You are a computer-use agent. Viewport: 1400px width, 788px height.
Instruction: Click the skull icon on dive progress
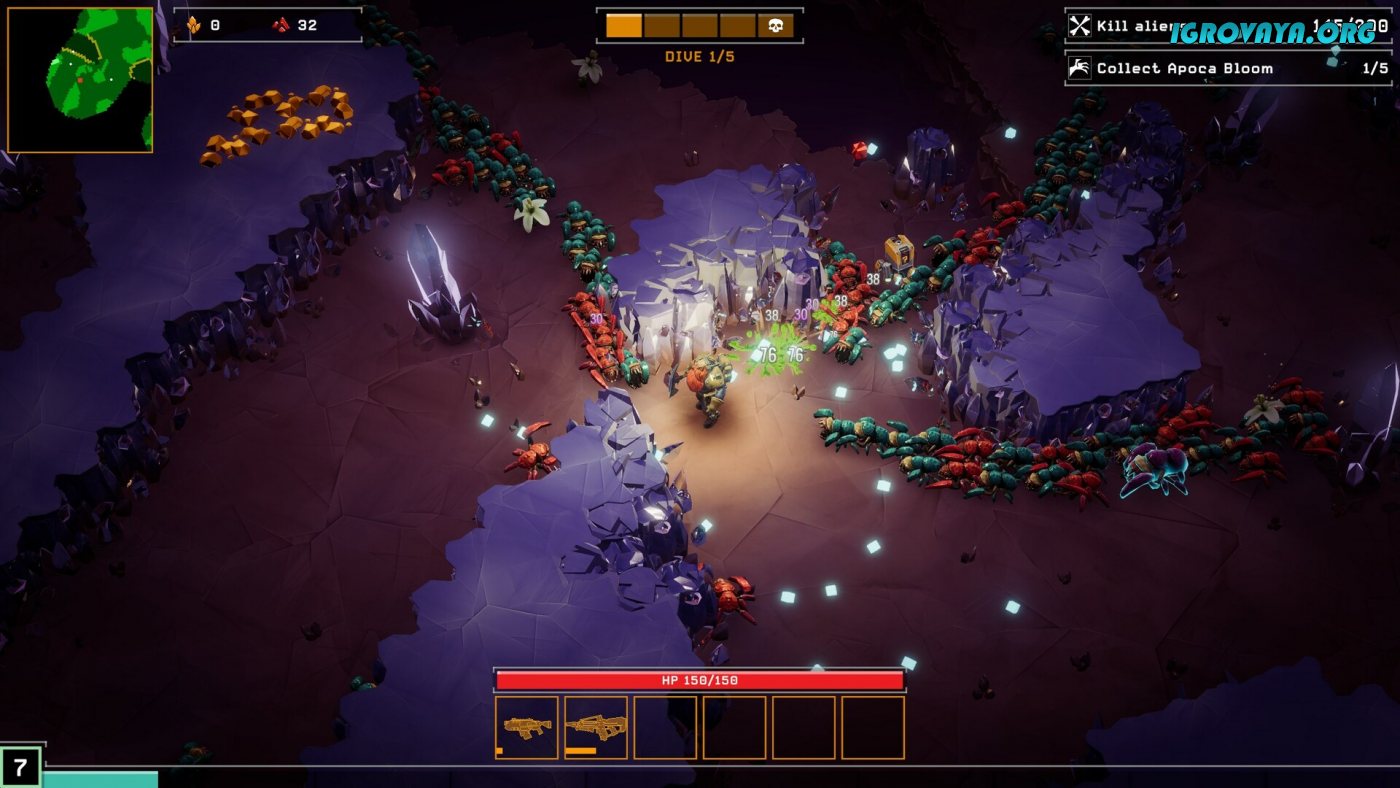775,26
